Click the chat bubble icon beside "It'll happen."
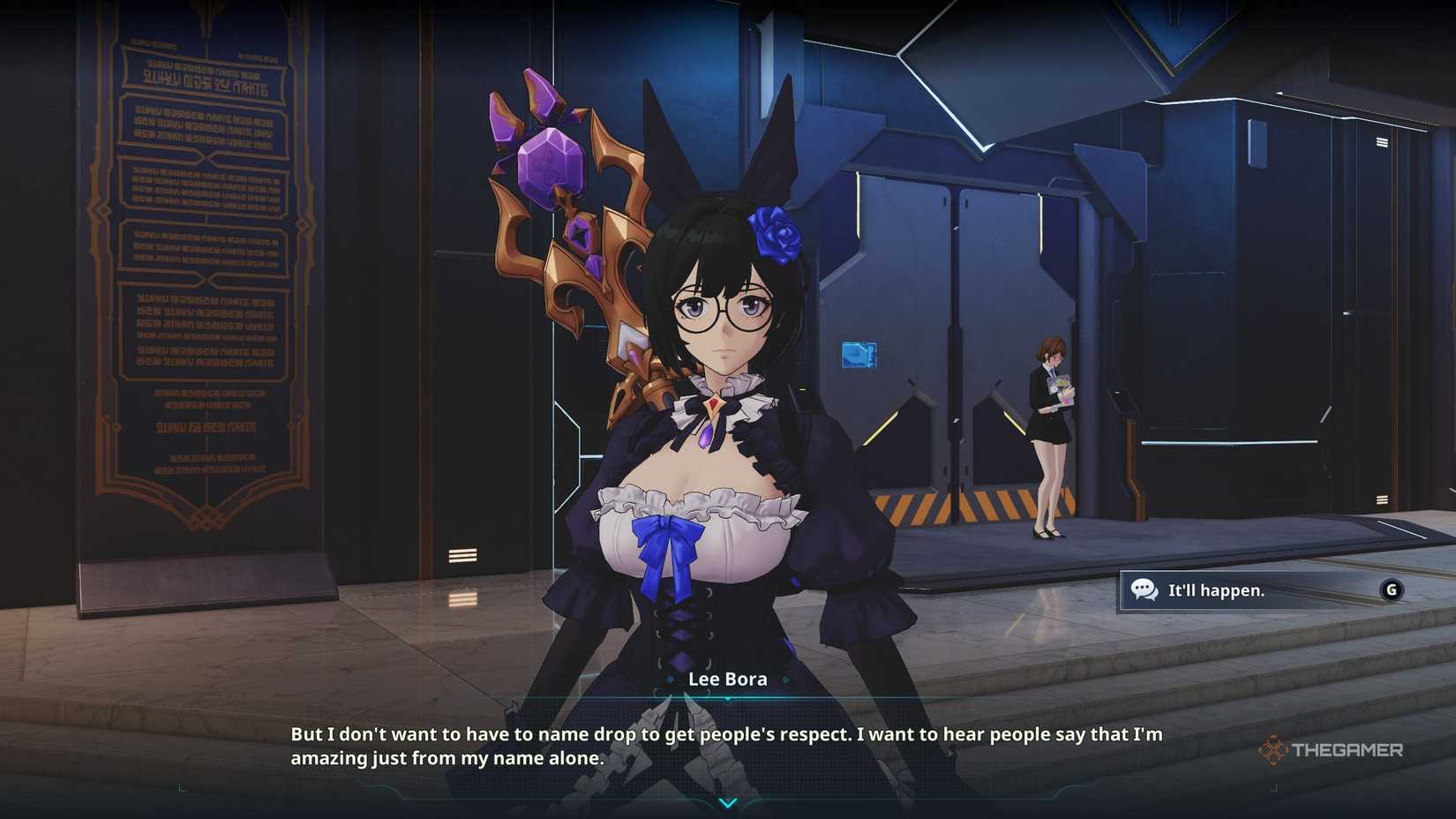Viewport: 1456px width, 819px height. tap(1144, 590)
